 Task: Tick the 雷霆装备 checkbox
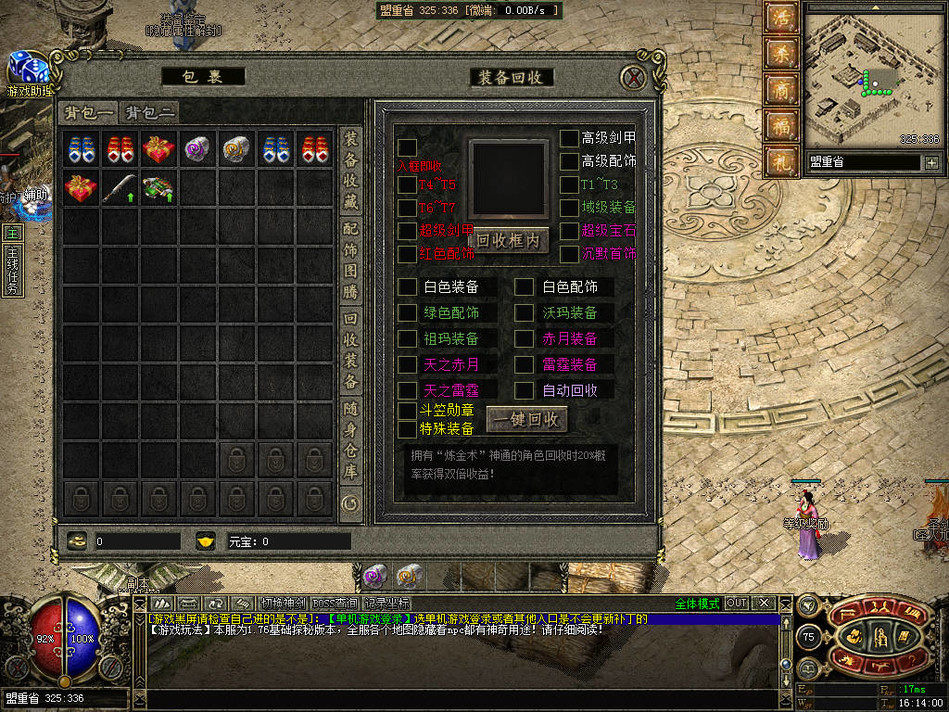point(524,365)
